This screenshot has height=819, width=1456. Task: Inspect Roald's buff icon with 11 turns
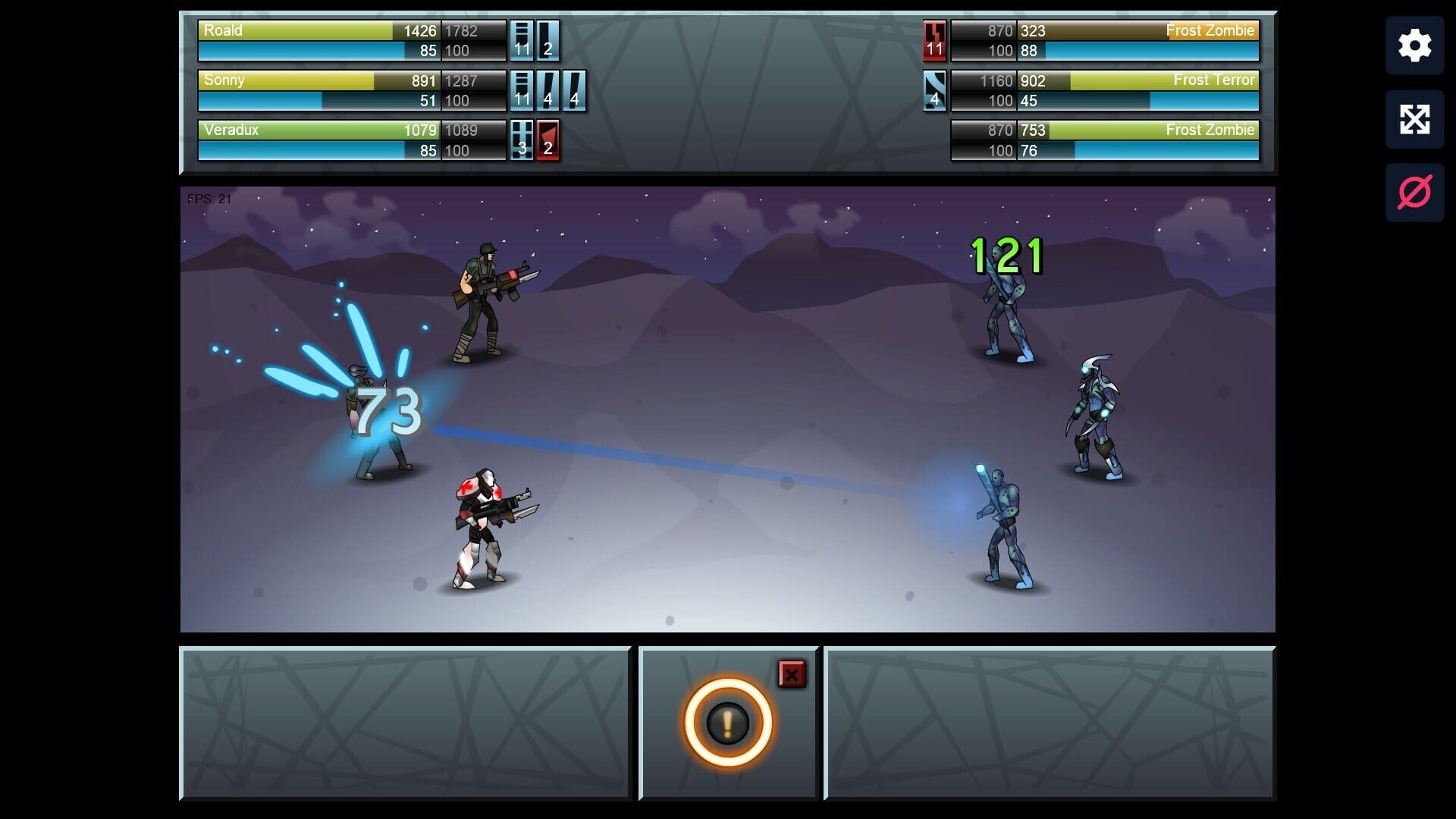point(520,41)
